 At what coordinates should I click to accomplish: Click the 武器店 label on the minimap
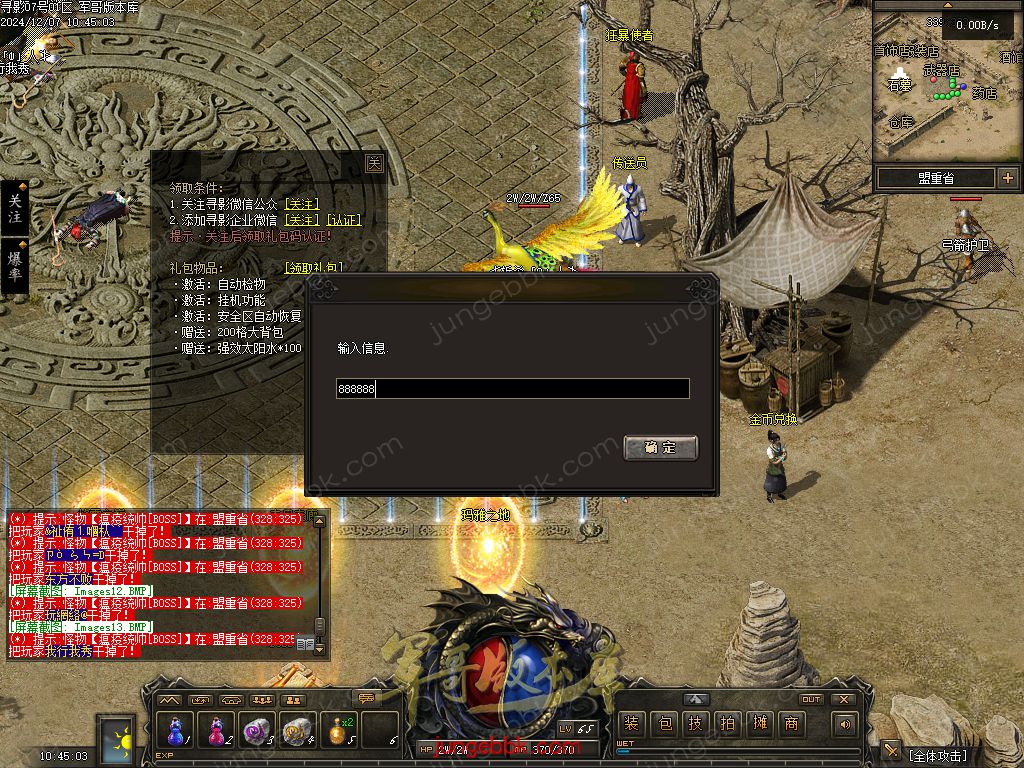click(940, 71)
